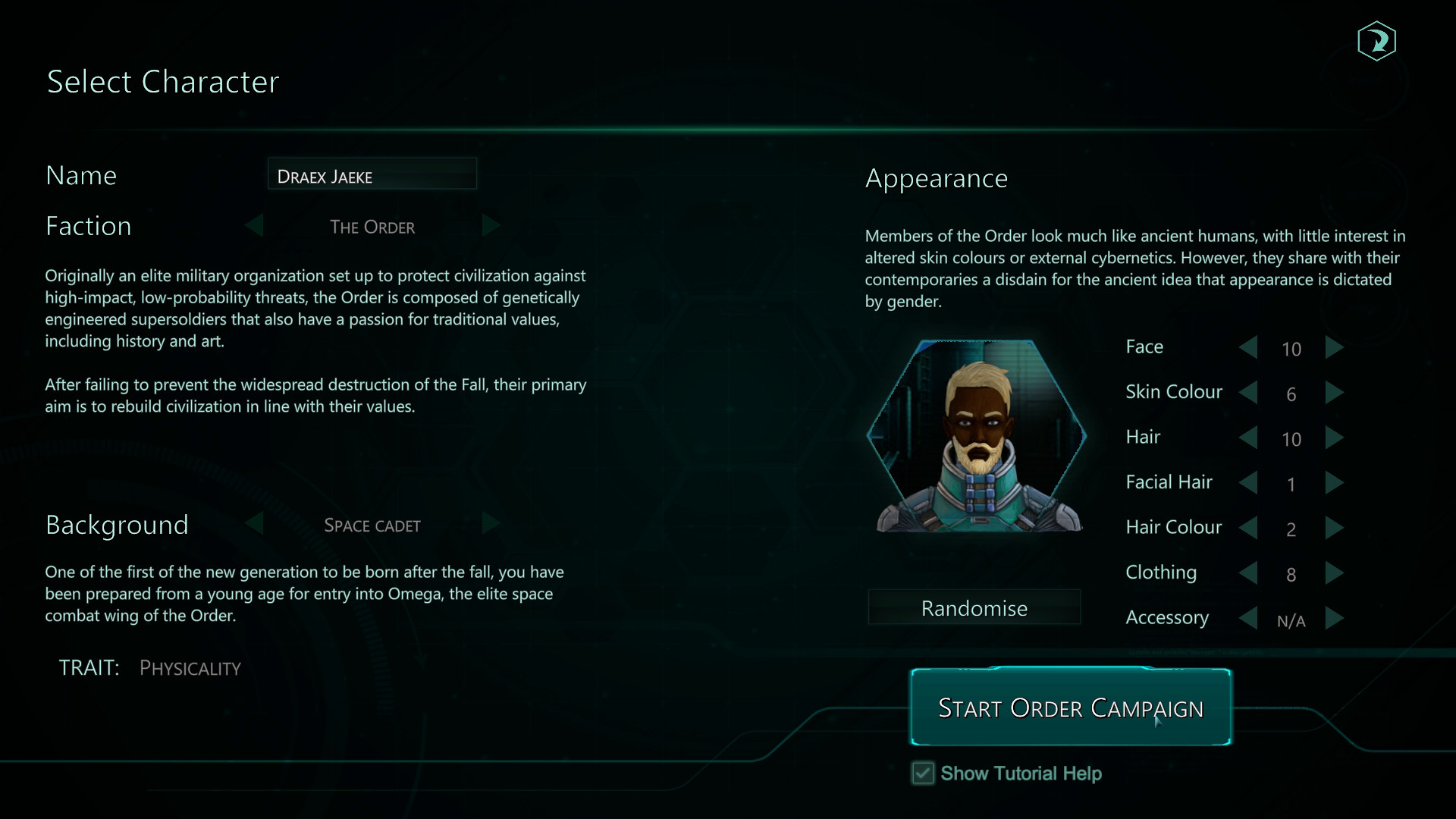
Task: Decrease the Face value
Action: tap(1248, 348)
